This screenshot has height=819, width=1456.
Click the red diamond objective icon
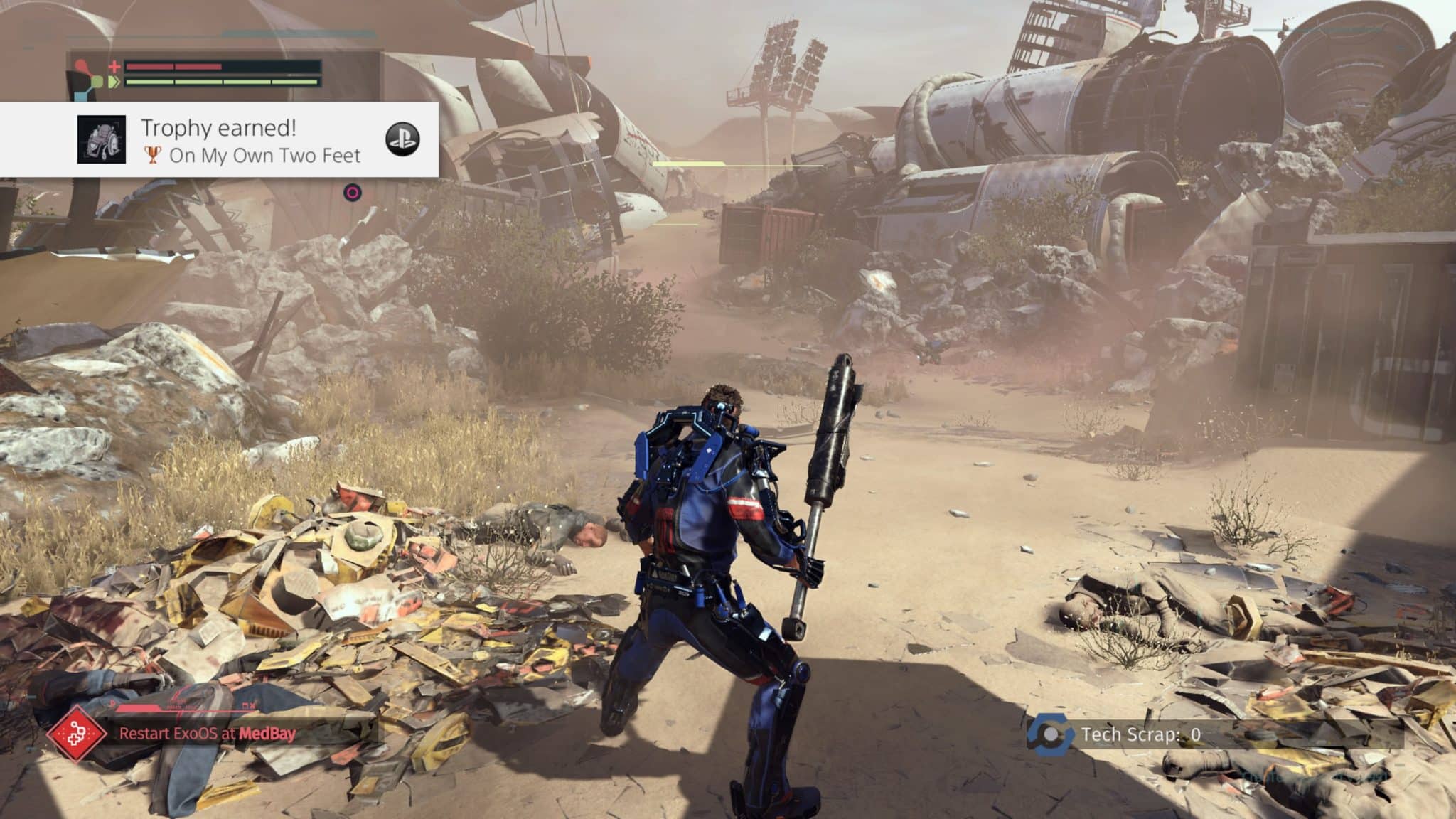coord(77,734)
